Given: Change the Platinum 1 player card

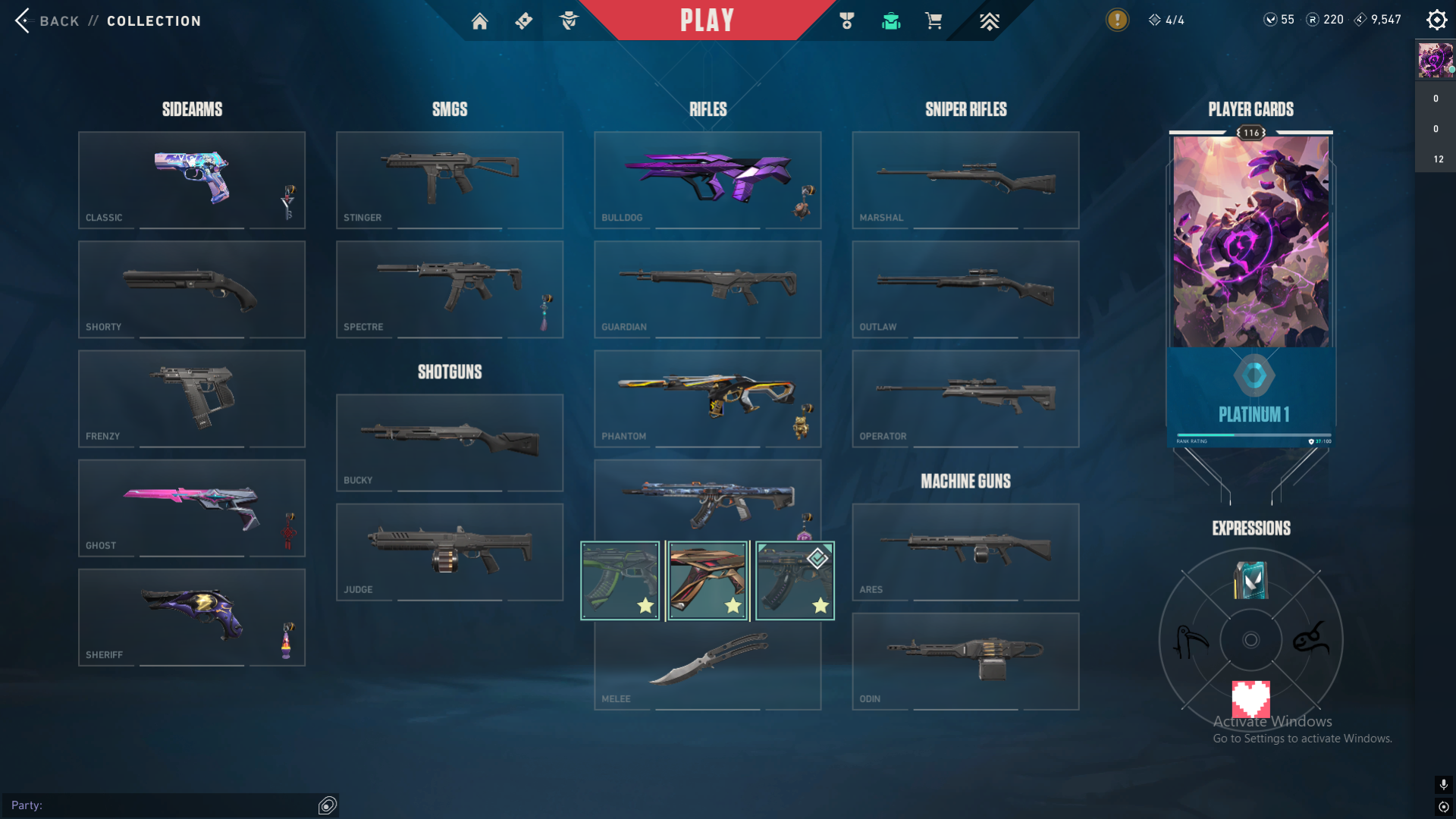Looking at the screenshot, I should pyautogui.click(x=1250, y=288).
